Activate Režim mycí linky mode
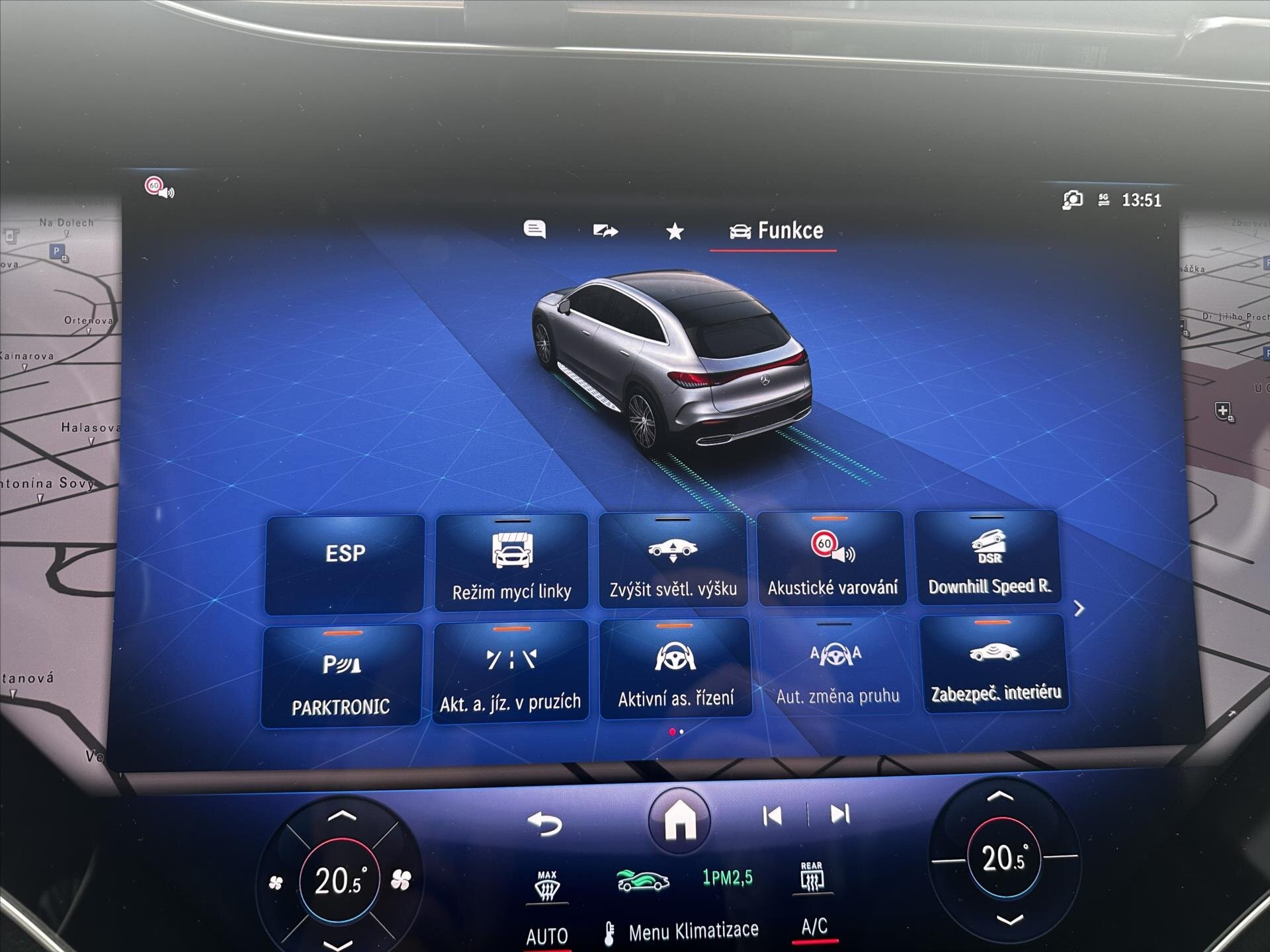 point(511,562)
